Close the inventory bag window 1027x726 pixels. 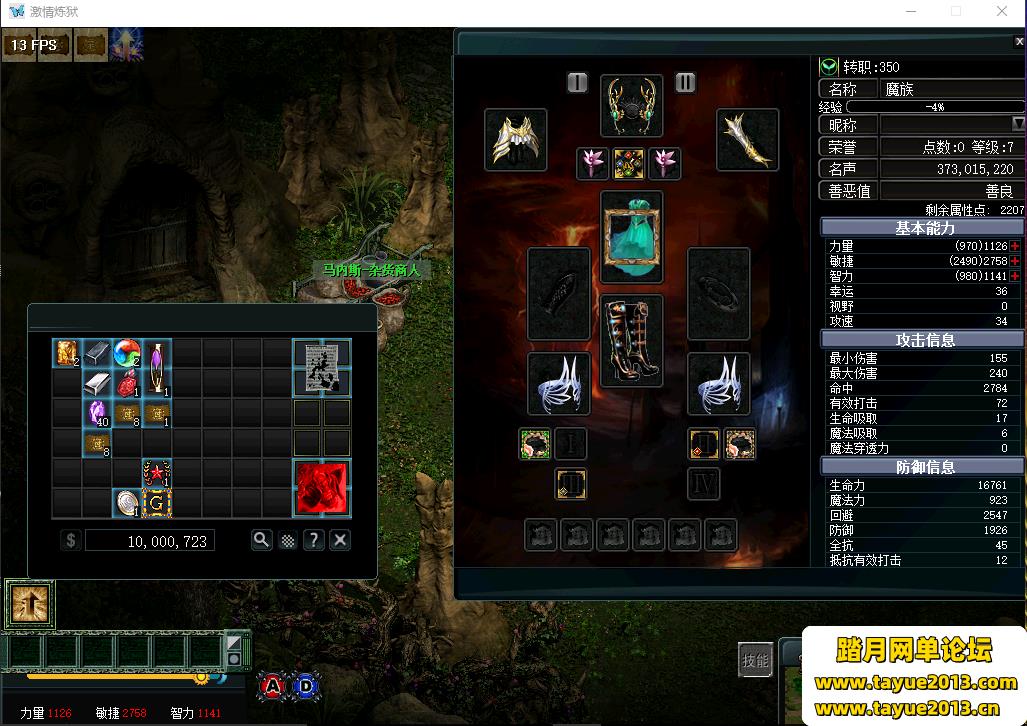340,540
